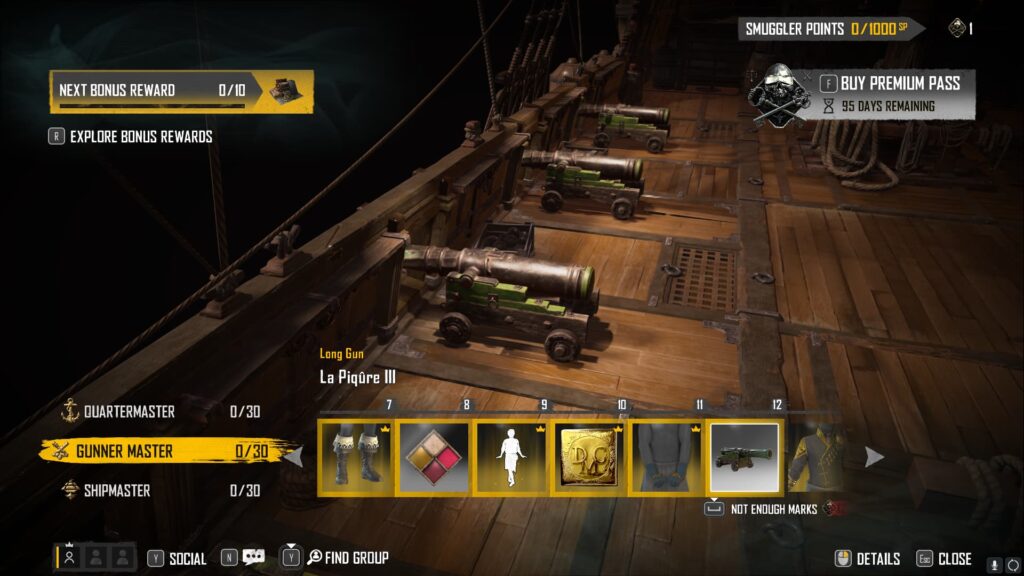1024x576 pixels.
Task: Choose the four-color diamond palette reward
Action: (x=434, y=457)
